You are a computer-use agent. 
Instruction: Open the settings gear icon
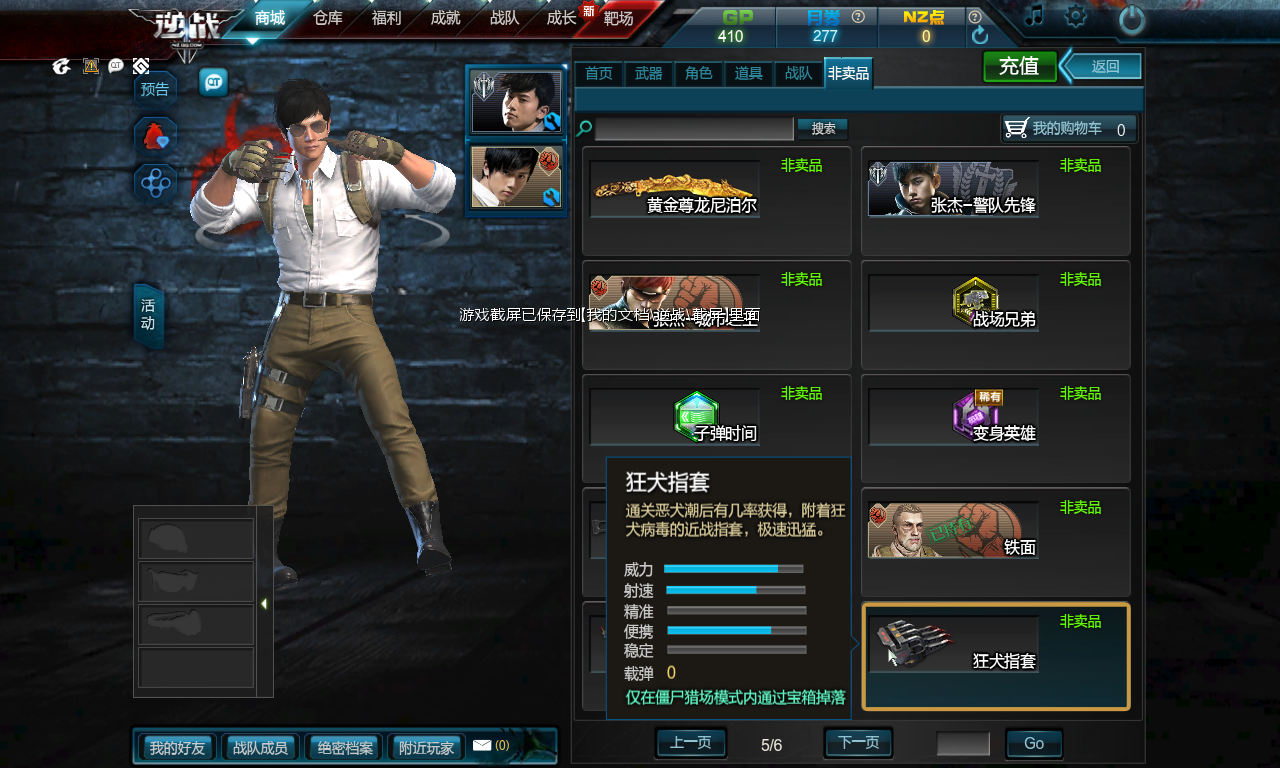[x=1076, y=16]
